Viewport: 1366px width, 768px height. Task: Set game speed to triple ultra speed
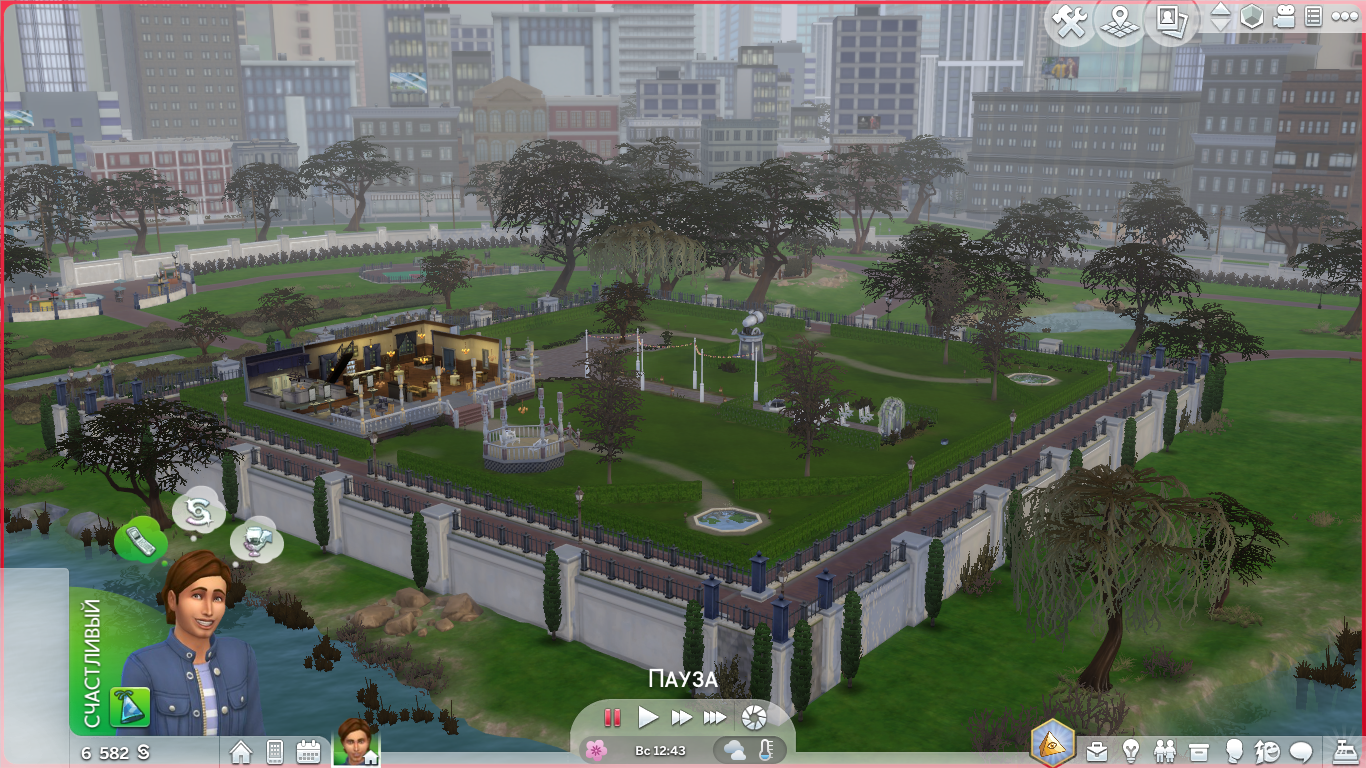click(714, 717)
